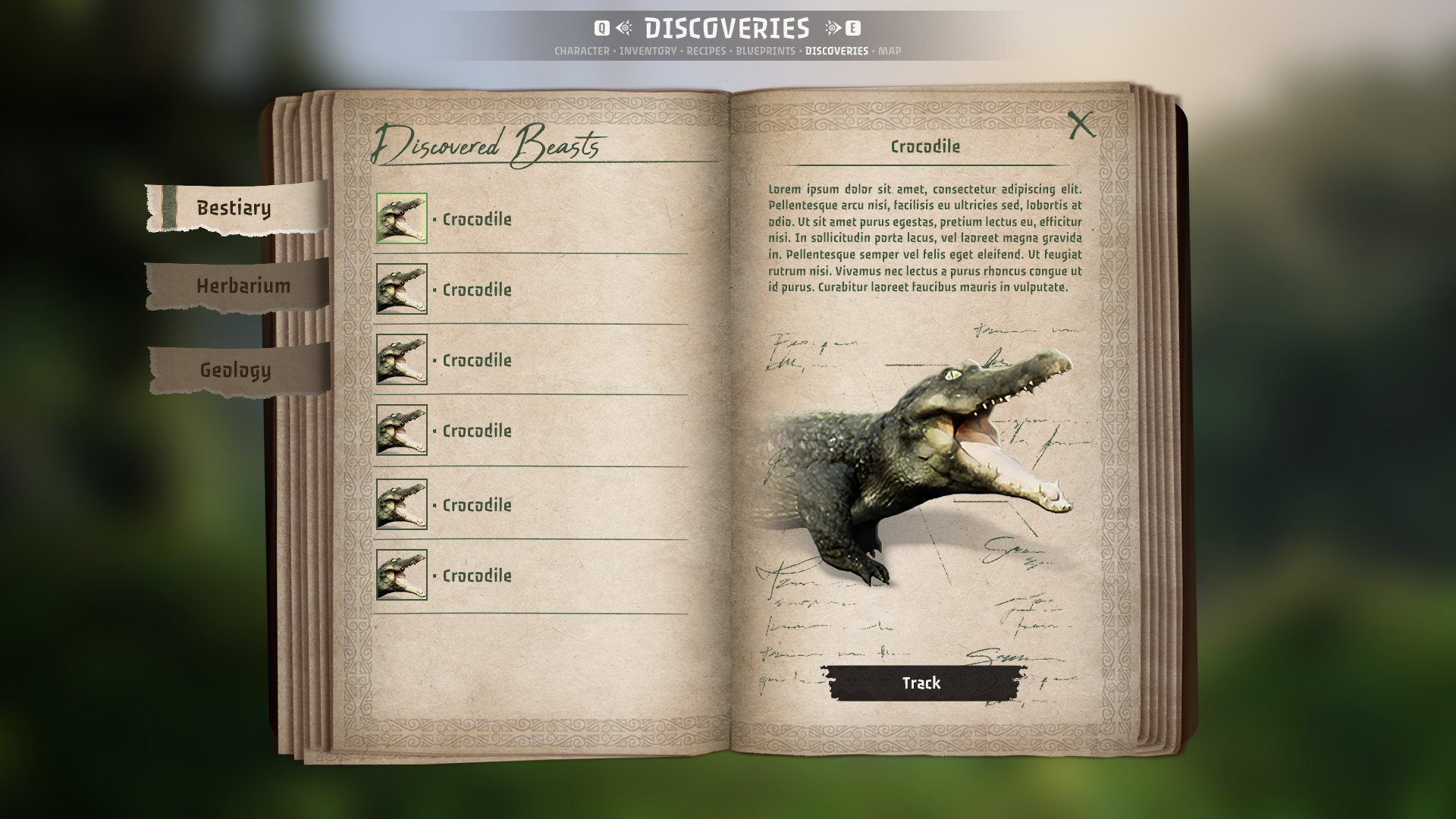This screenshot has height=819, width=1456.
Task: Open the Inventory screen
Action: click(x=648, y=51)
